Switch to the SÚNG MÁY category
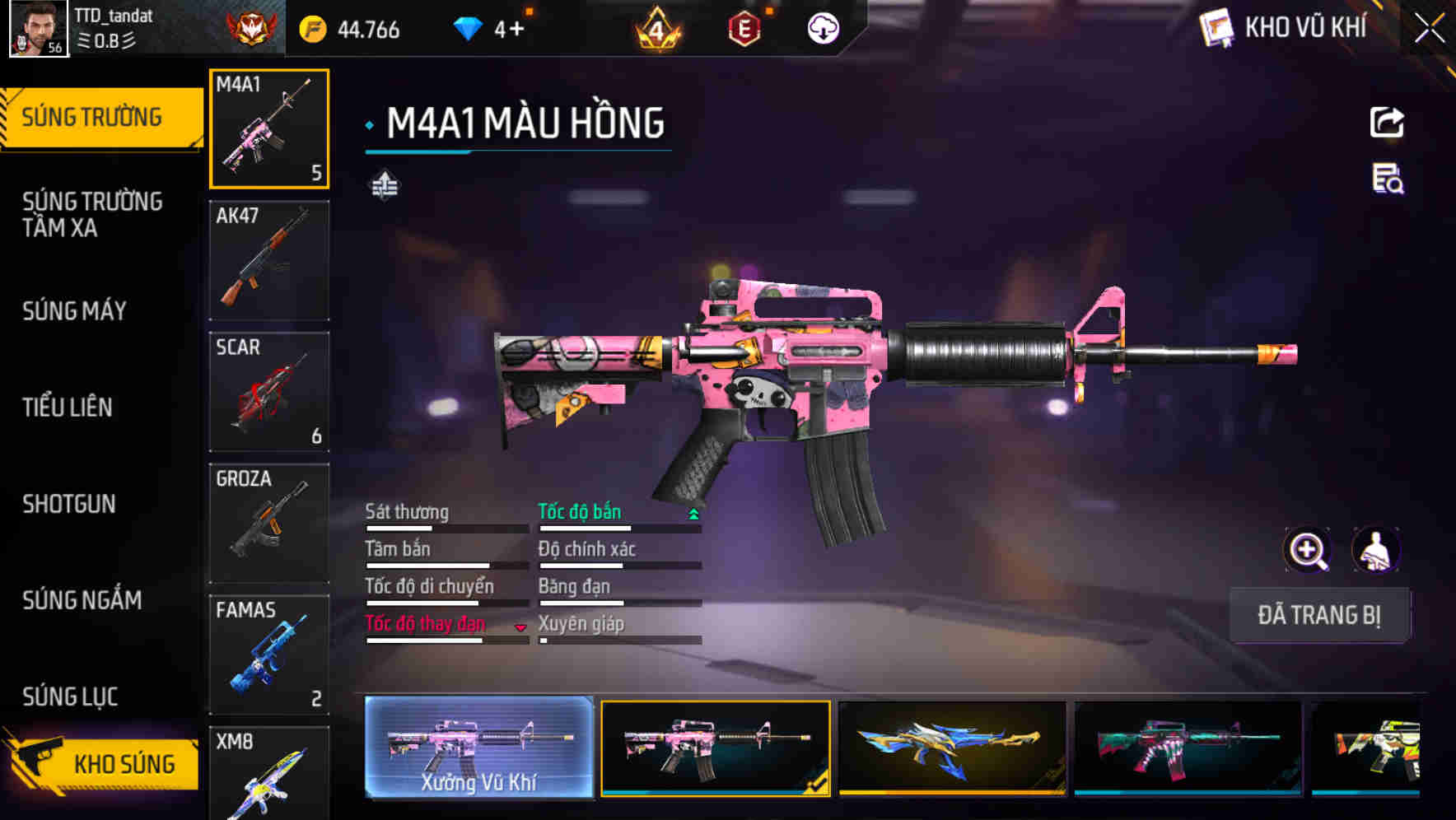 [74, 311]
